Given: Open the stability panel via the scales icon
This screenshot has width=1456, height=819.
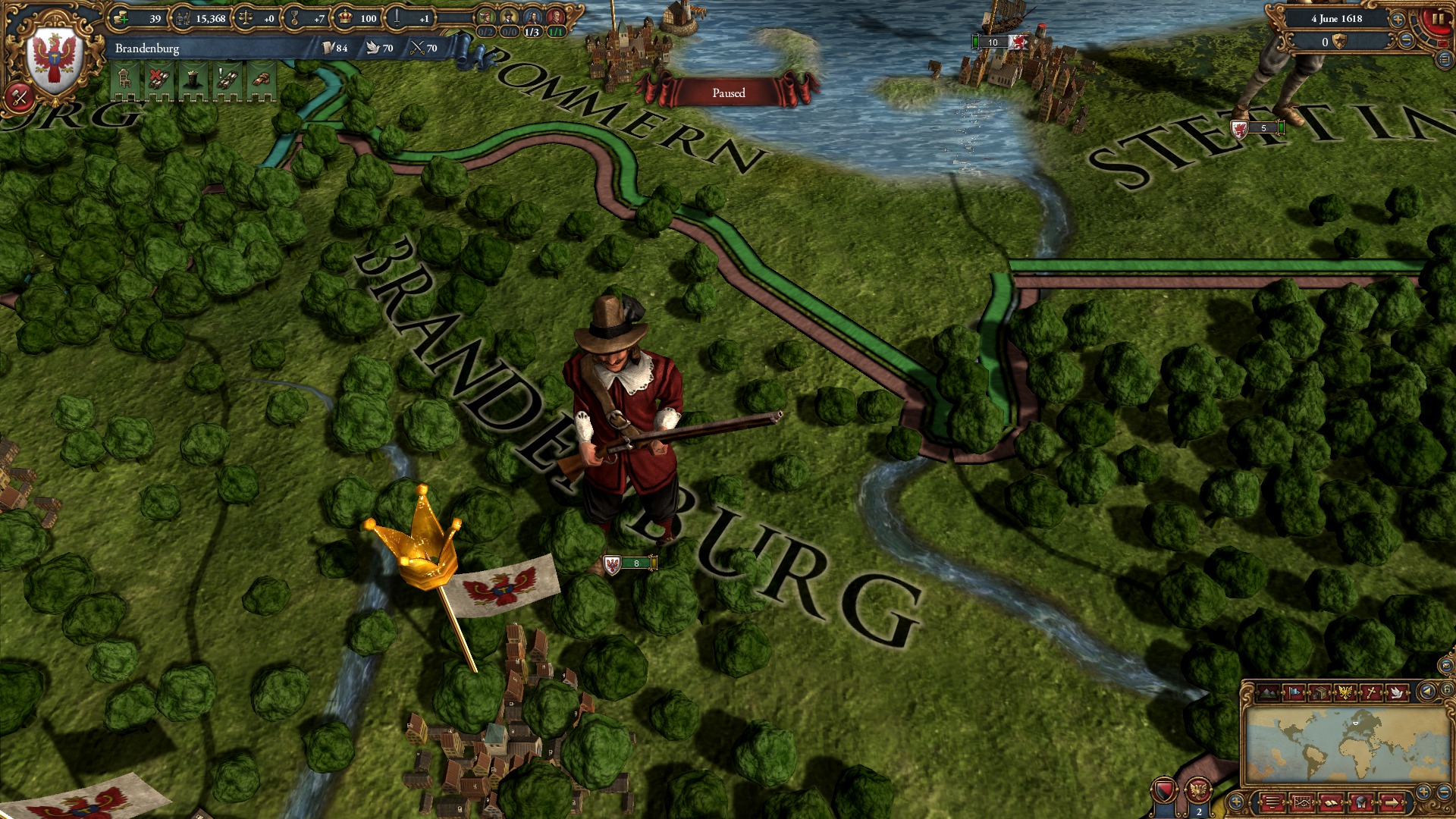Looking at the screenshot, I should (246, 19).
